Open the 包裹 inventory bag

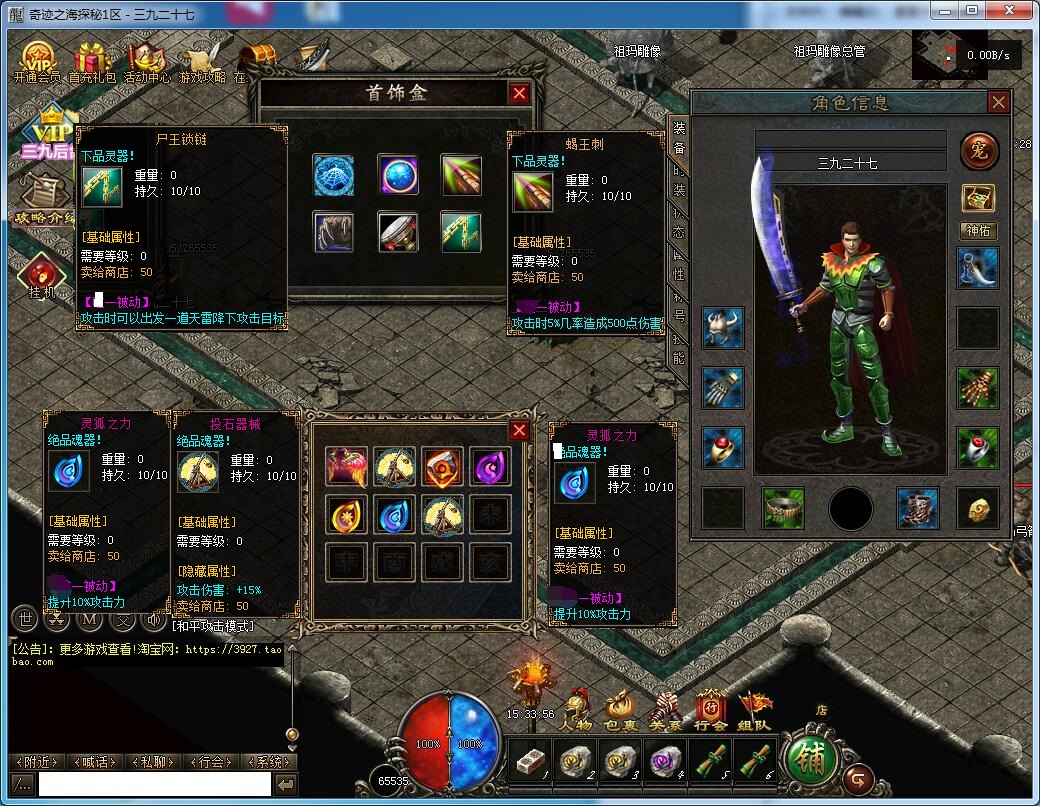[620, 712]
